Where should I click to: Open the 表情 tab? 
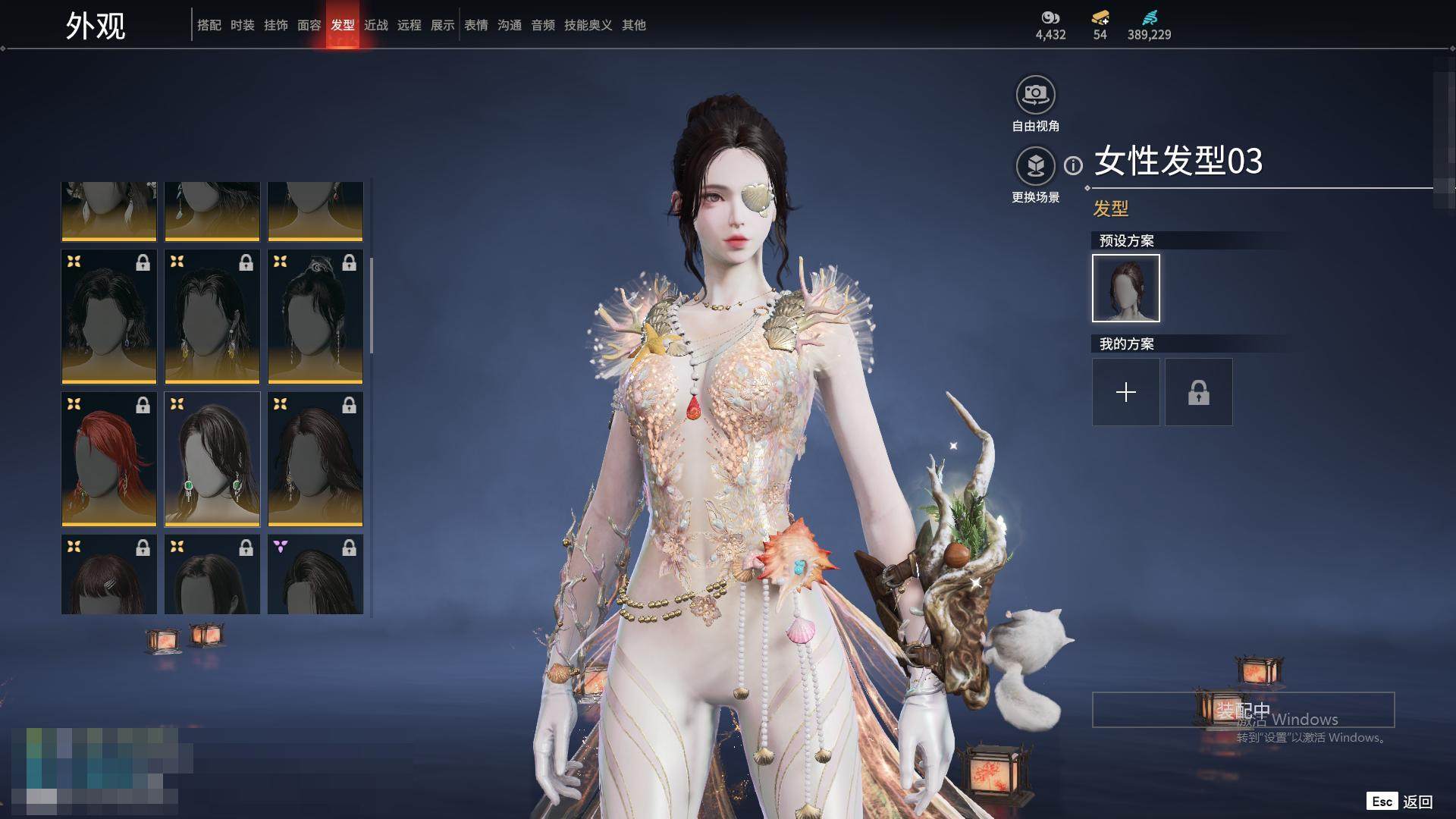475,25
